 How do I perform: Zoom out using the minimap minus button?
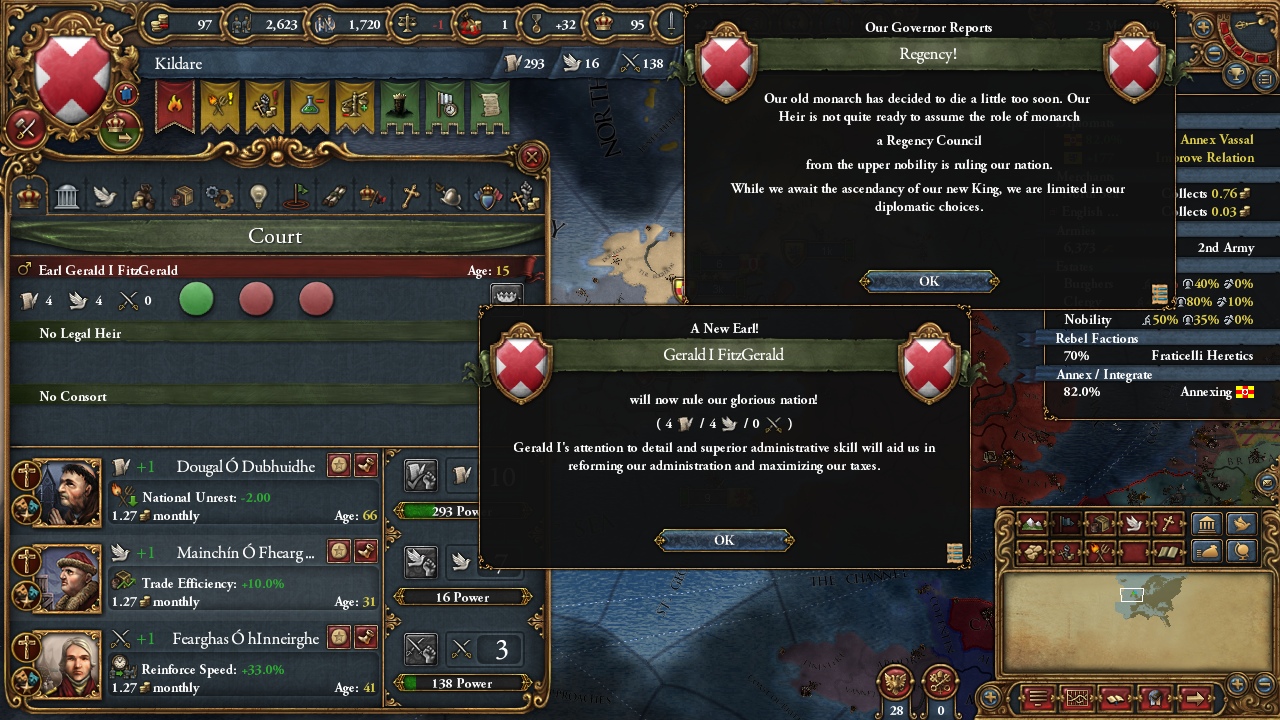click(x=1264, y=684)
